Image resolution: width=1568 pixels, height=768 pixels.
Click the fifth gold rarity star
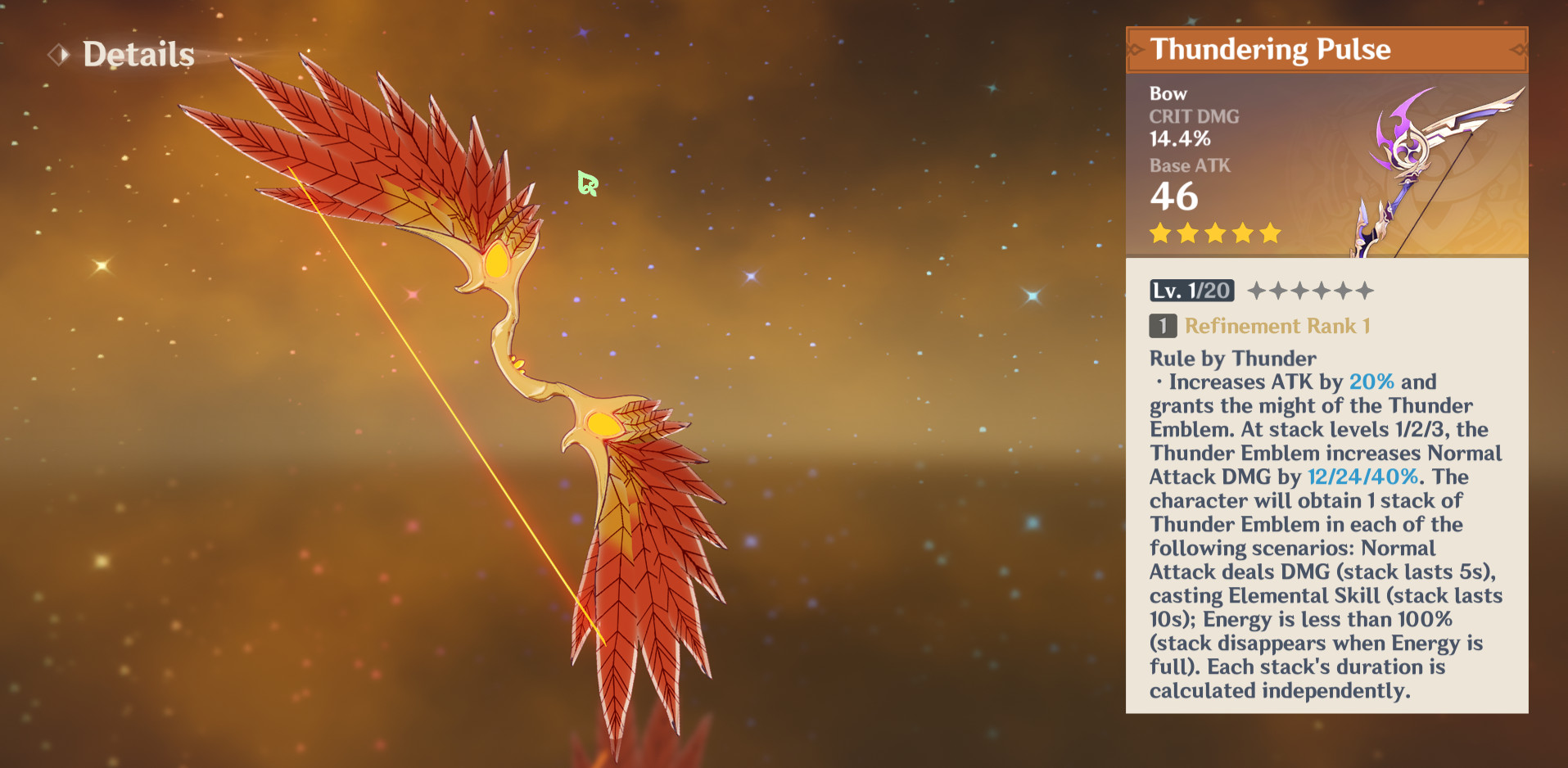click(1269, 233)
